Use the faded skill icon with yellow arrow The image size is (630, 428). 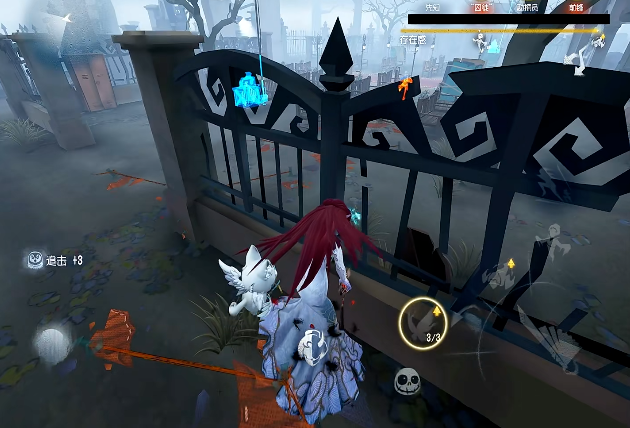497,277
